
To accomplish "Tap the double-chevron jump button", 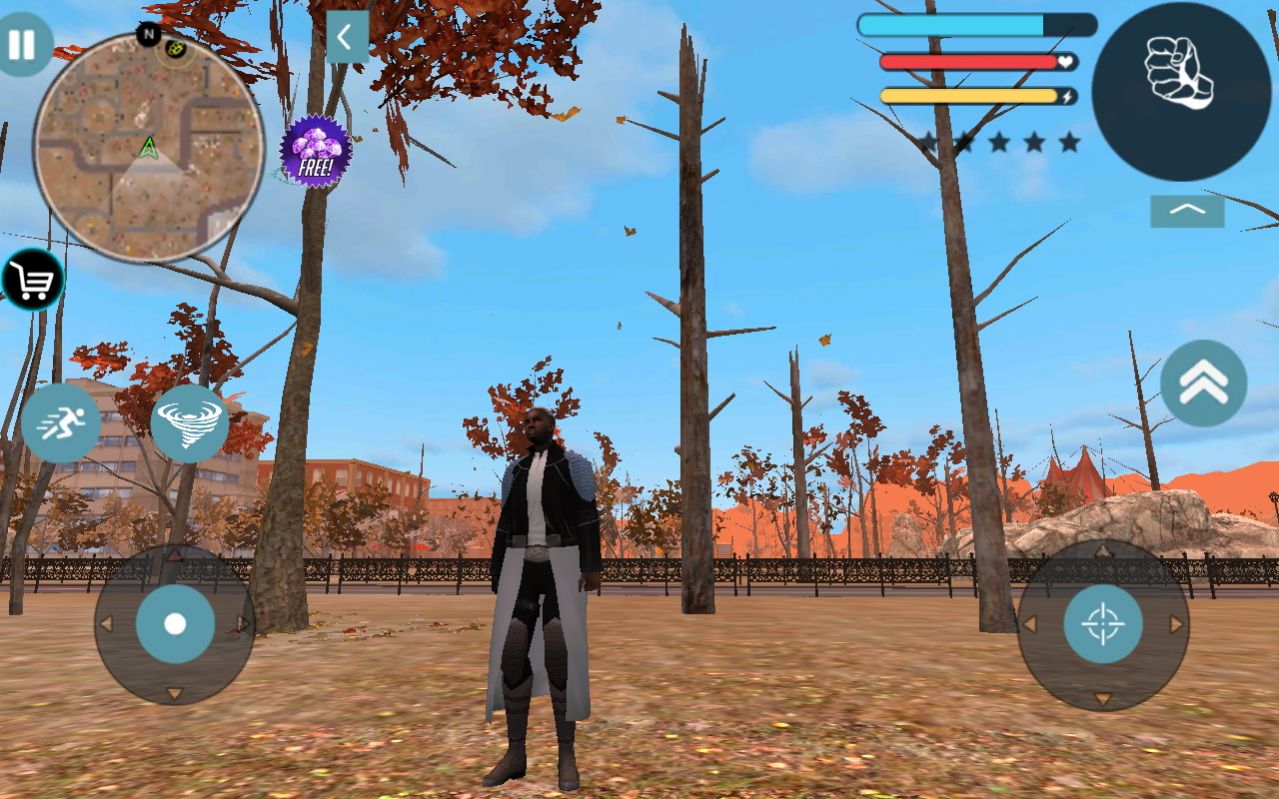I will 1203,383.
